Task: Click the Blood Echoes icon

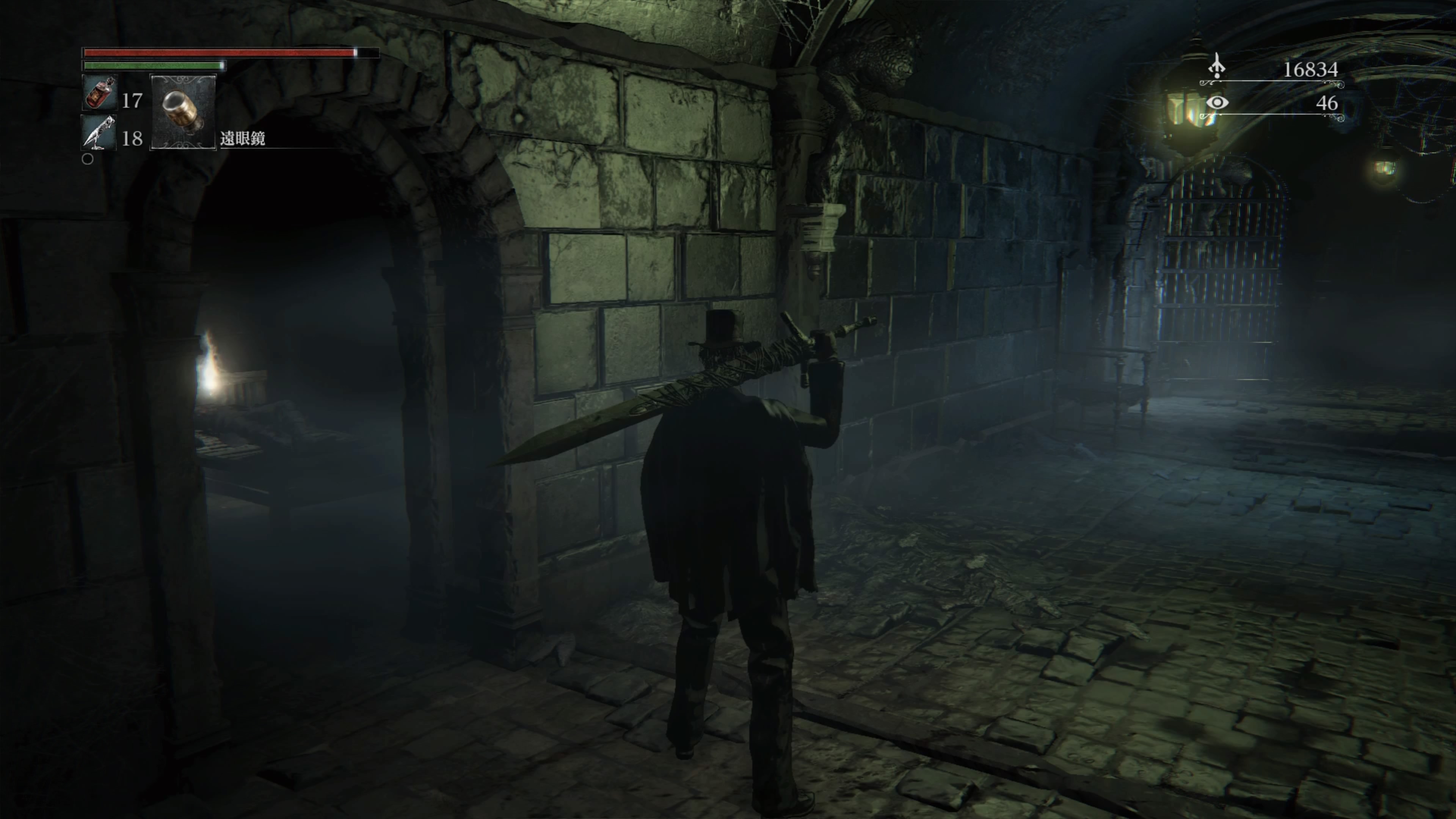Action: click(x=1216, y=67)
